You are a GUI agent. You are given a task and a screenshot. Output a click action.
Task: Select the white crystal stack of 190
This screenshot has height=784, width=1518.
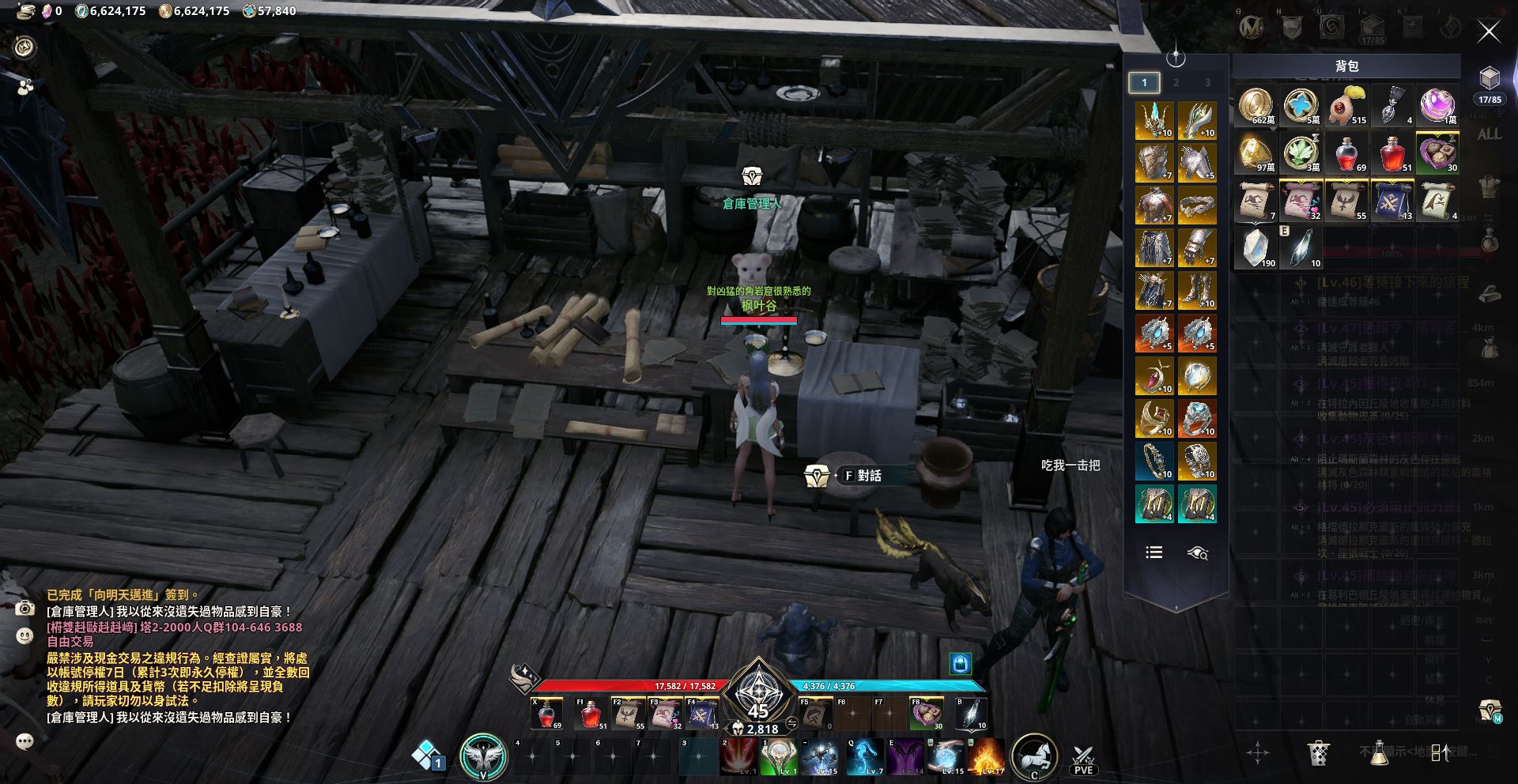pyautogui.click(x=1256, y=248)
